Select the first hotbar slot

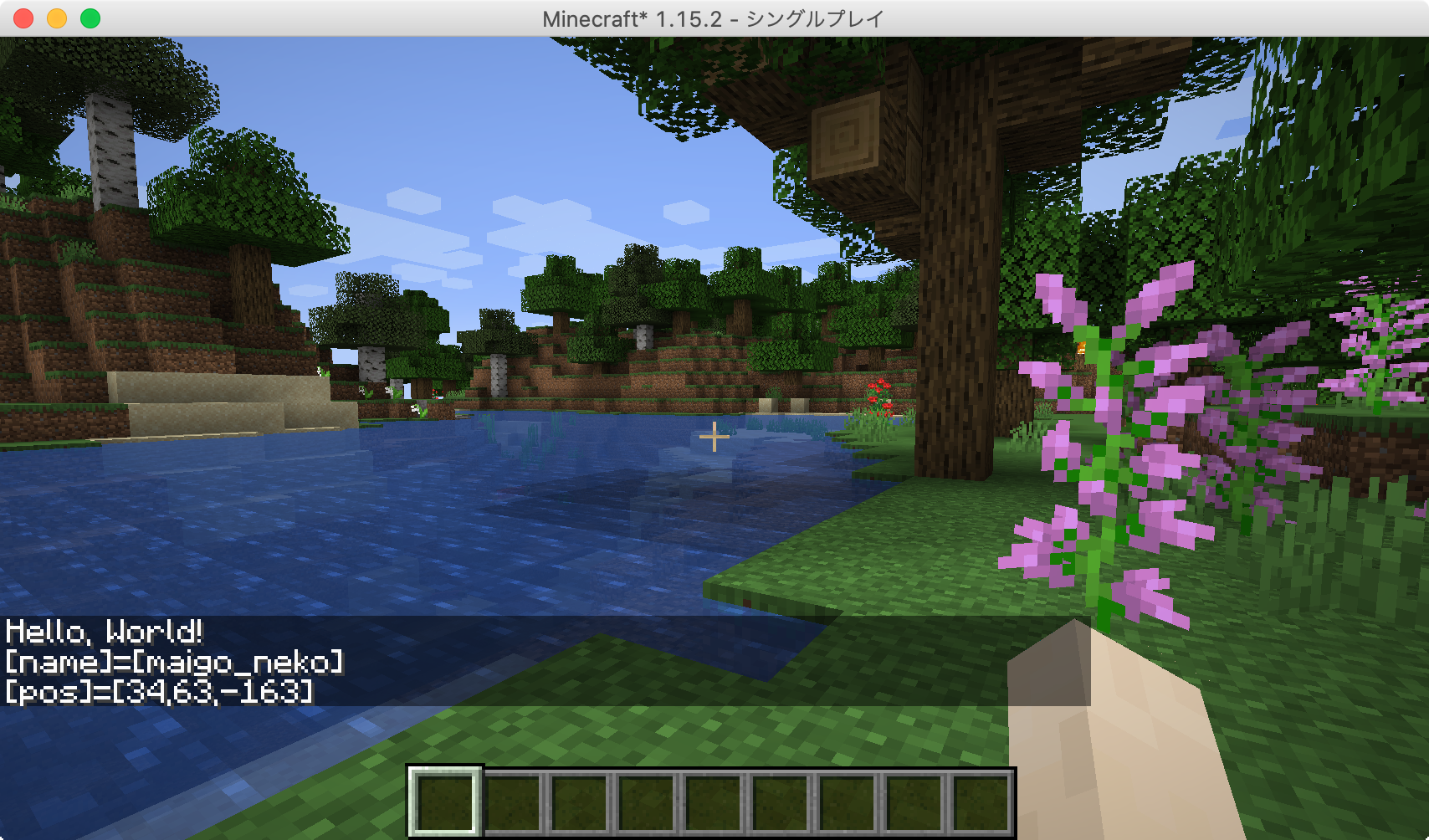(x=444, y=802)
